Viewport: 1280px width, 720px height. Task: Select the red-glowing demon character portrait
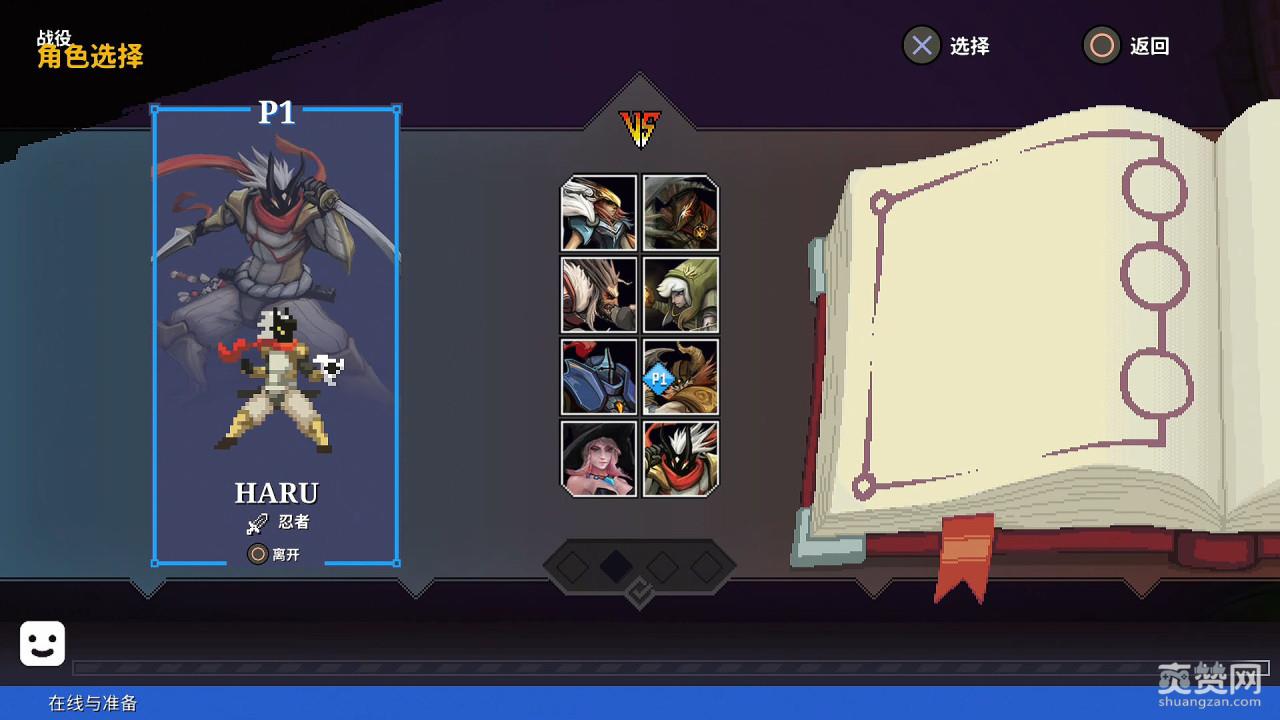[x=680, y=213]
